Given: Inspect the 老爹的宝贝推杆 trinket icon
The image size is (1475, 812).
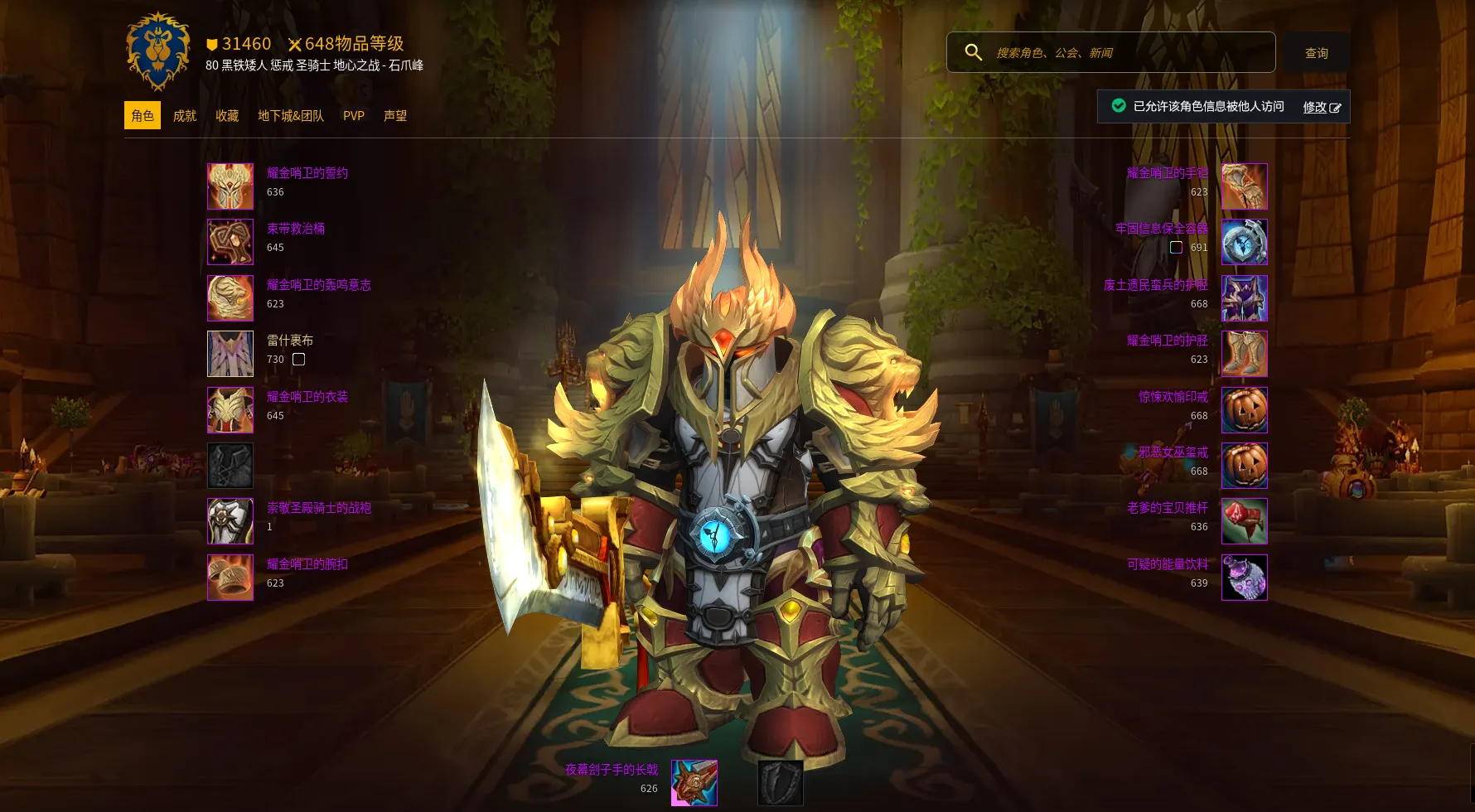Looking at the screenshot, I should pyautogui.click(x=1244, y=521).
